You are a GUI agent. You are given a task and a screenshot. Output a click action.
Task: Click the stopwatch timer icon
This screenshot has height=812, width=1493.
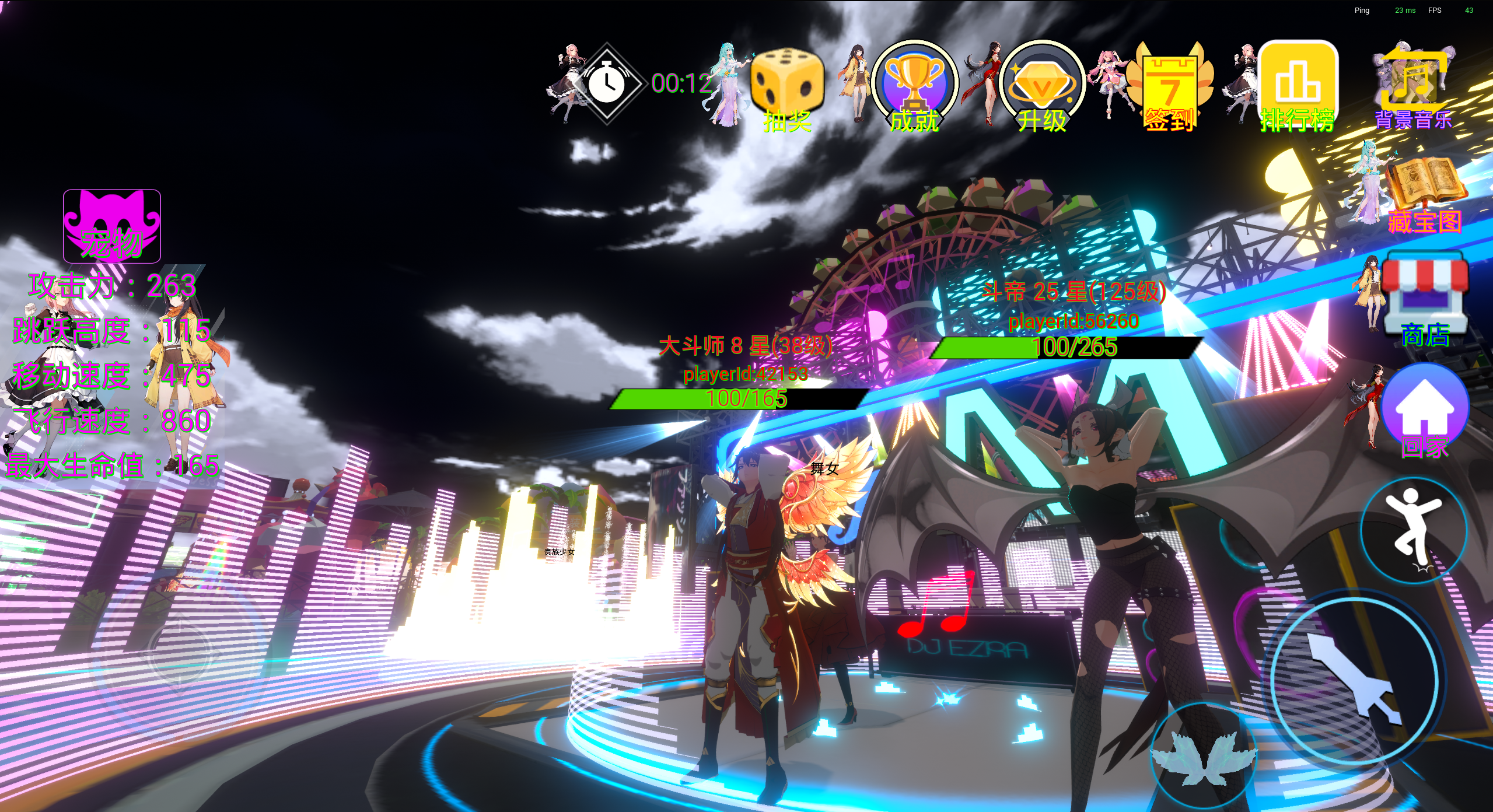coord(606,83)
